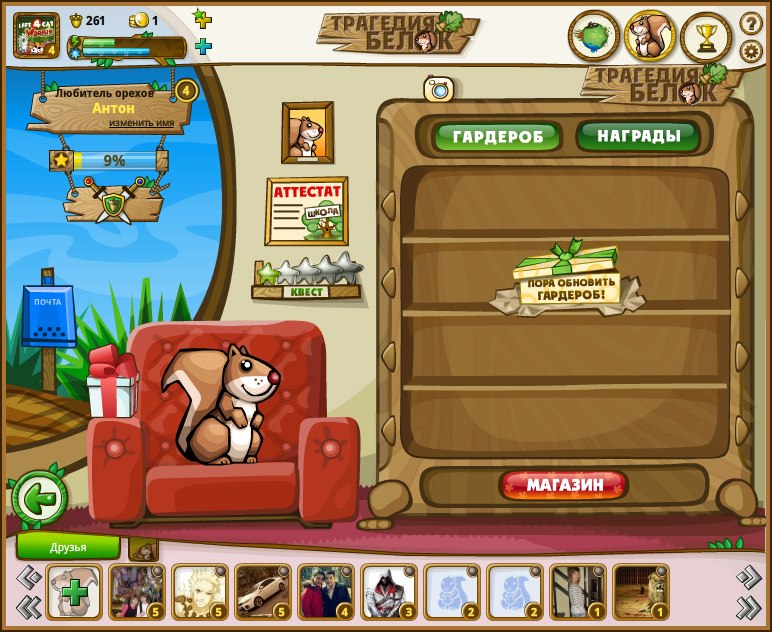Click the yellow-green plus to add nuts
The image size is (772, 632).
[x=202, y=19]
